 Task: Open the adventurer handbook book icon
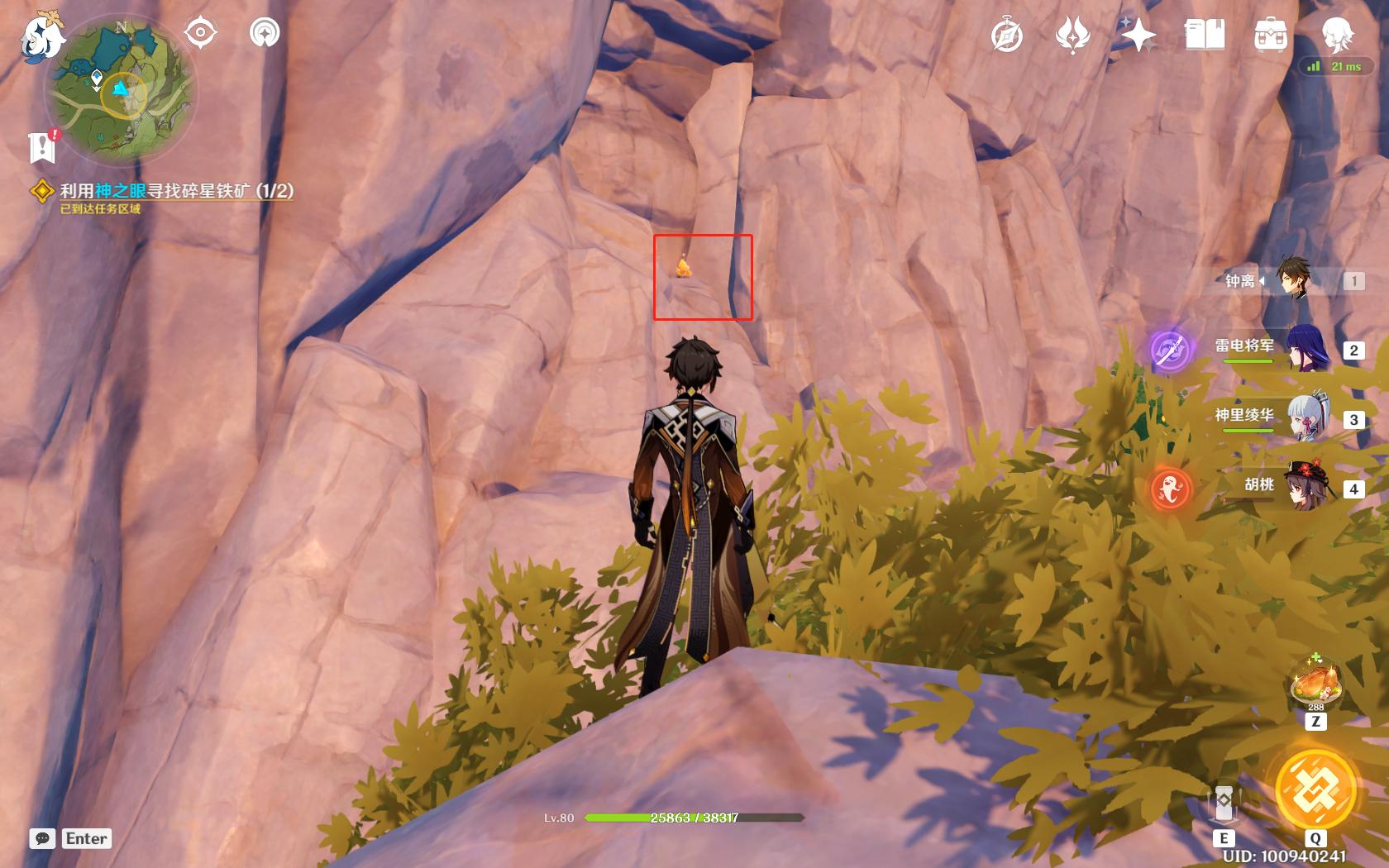(1205, 36)
